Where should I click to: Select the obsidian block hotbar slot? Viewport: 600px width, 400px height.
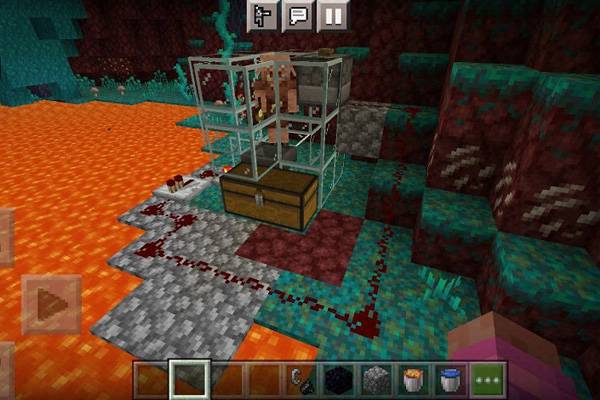coord(337,380)
